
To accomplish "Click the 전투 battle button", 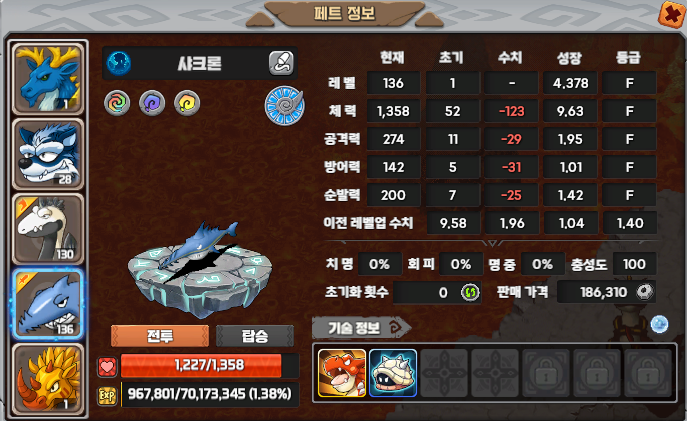I will coord(159,336).
